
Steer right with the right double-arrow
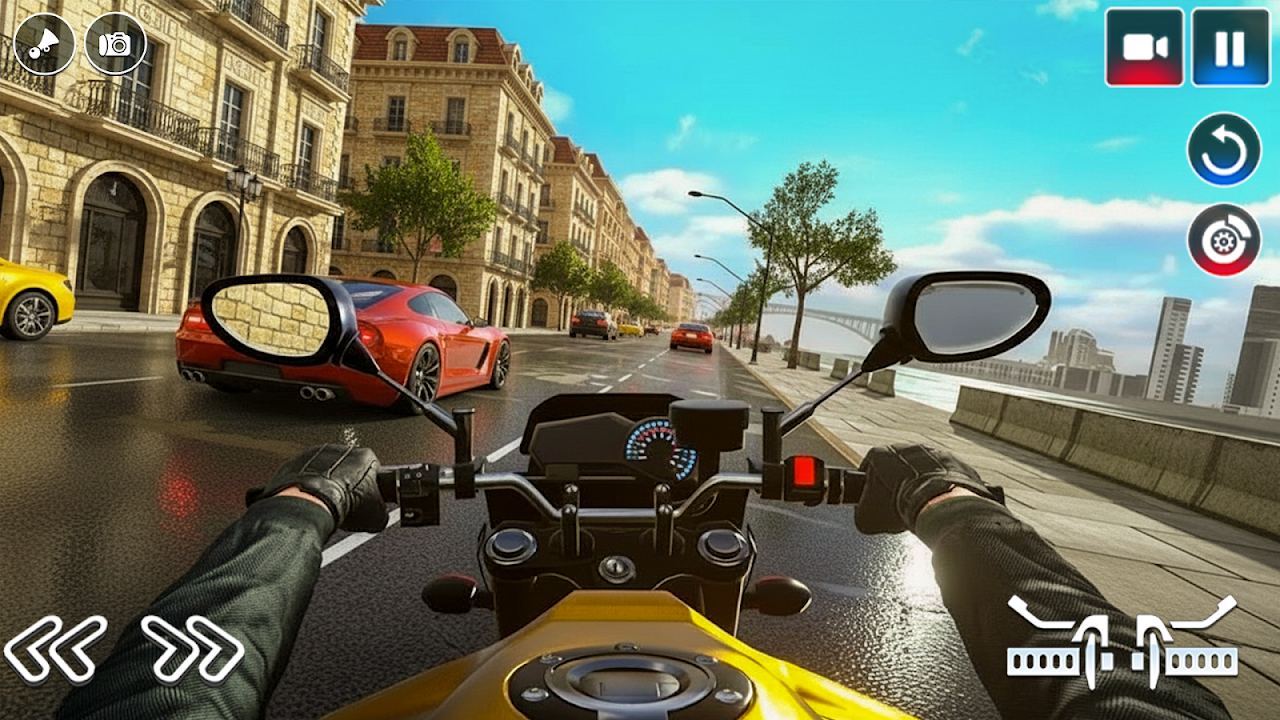pos(193,648)
